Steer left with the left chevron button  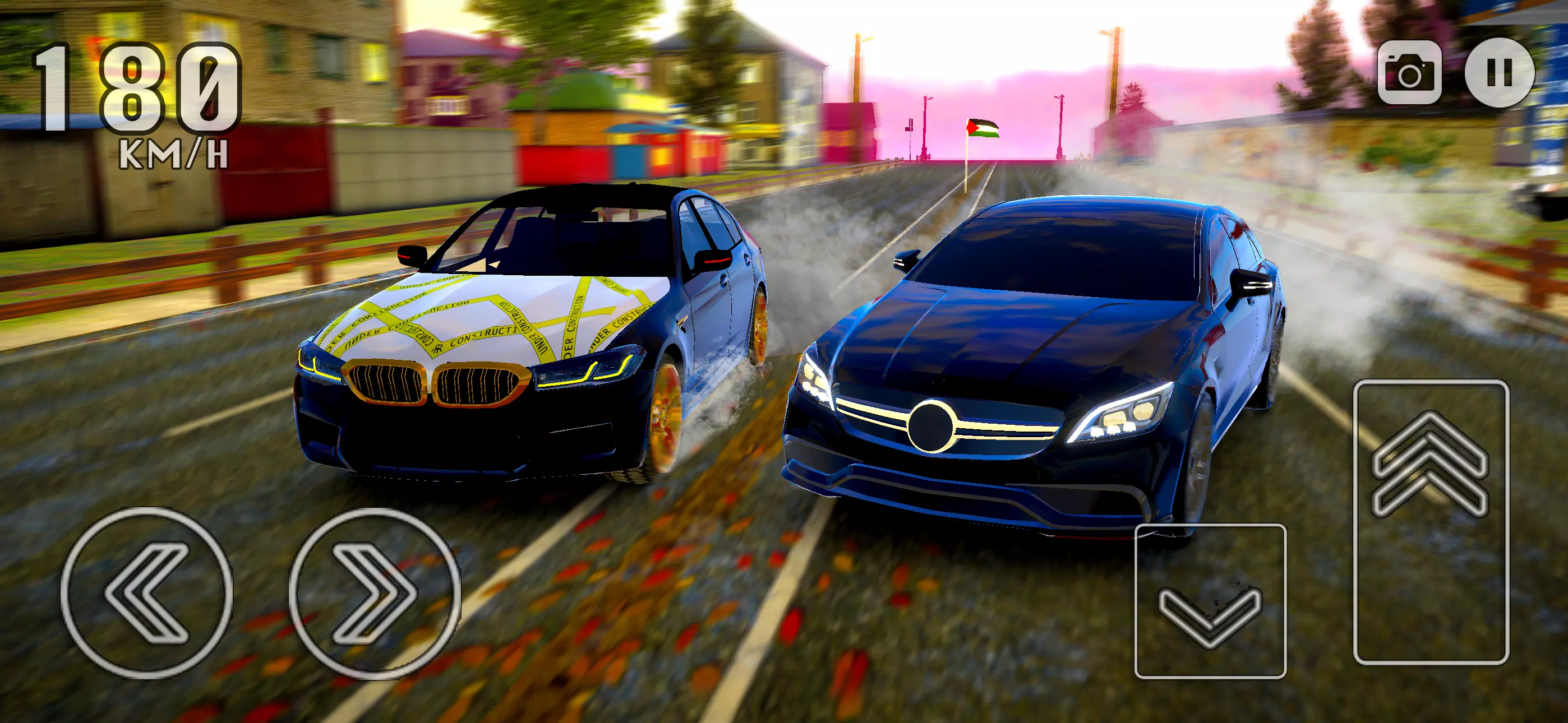click(147, 592)
